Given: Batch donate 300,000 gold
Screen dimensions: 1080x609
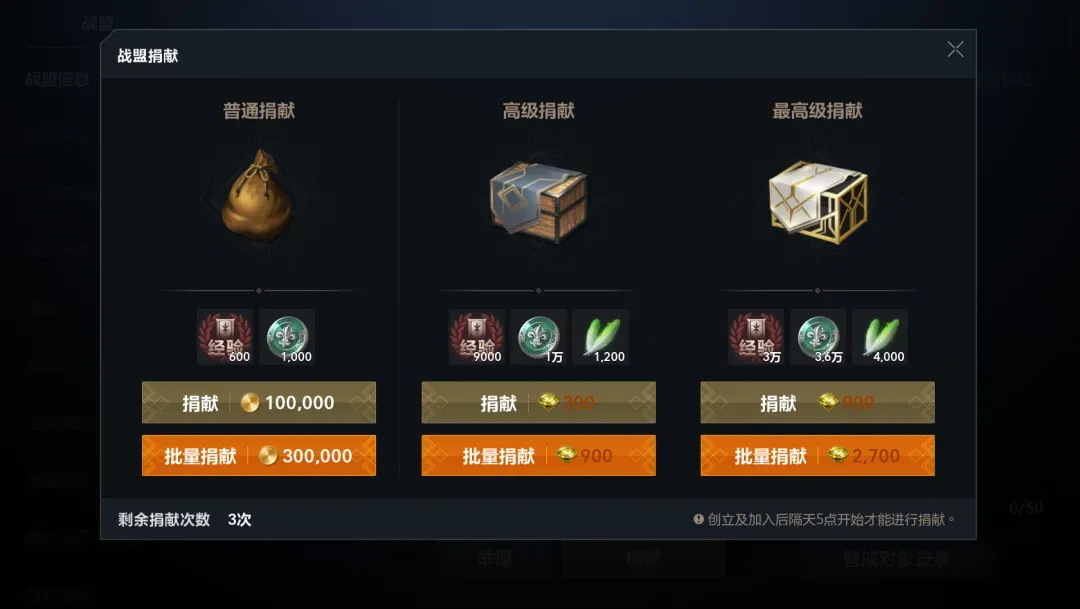Looking at the screenshot, I should pyautogui.click(x=259, y=456).
